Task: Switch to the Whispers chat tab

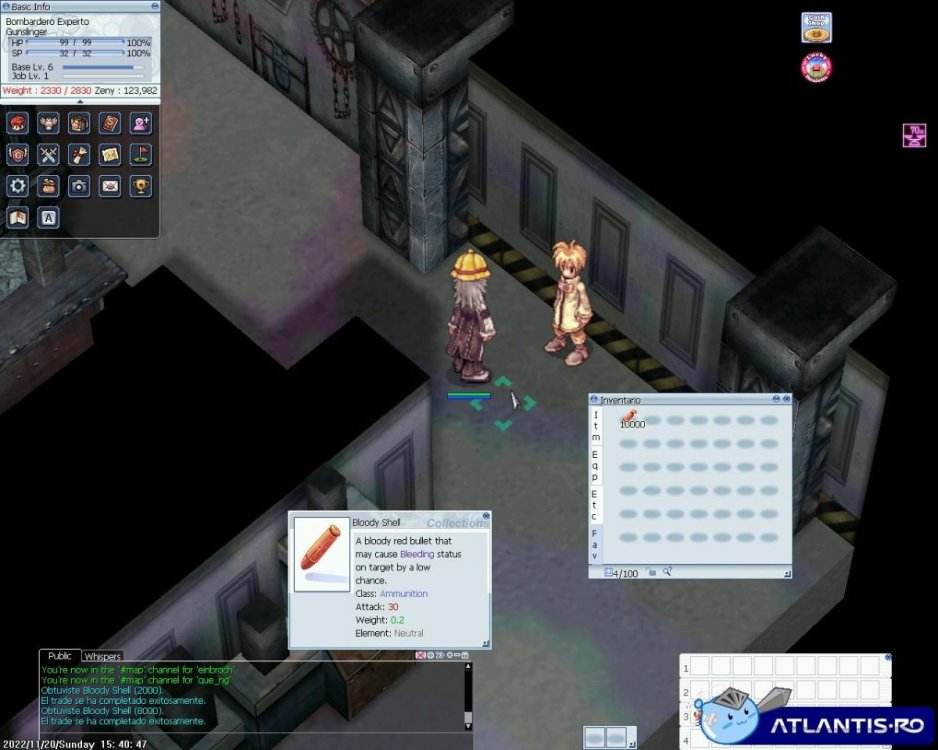Action: pyautogui.click(x=103, y=657)
